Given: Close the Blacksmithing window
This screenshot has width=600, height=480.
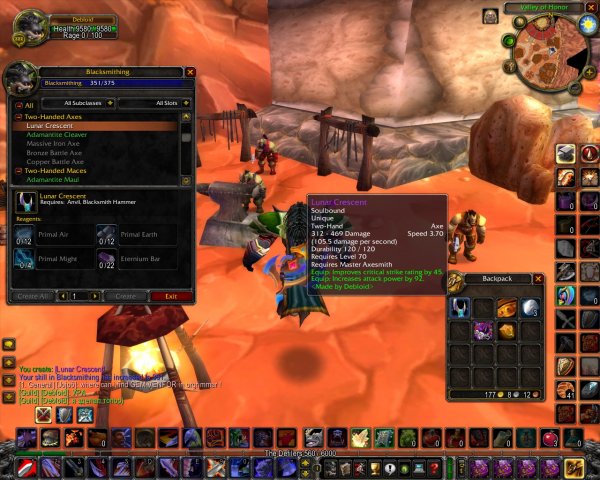Looking at the screenshot, I should [190, 72].
